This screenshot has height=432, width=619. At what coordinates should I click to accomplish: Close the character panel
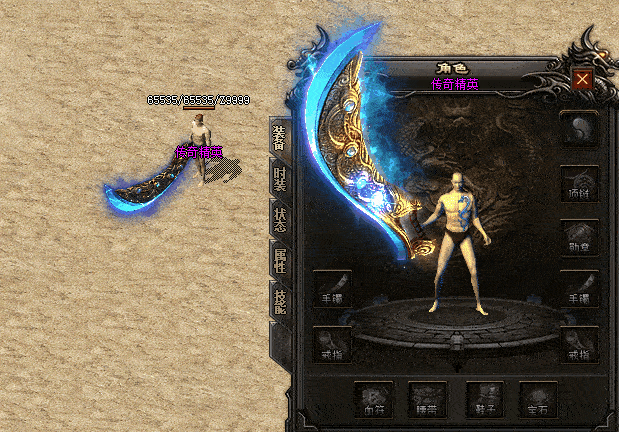582,78
